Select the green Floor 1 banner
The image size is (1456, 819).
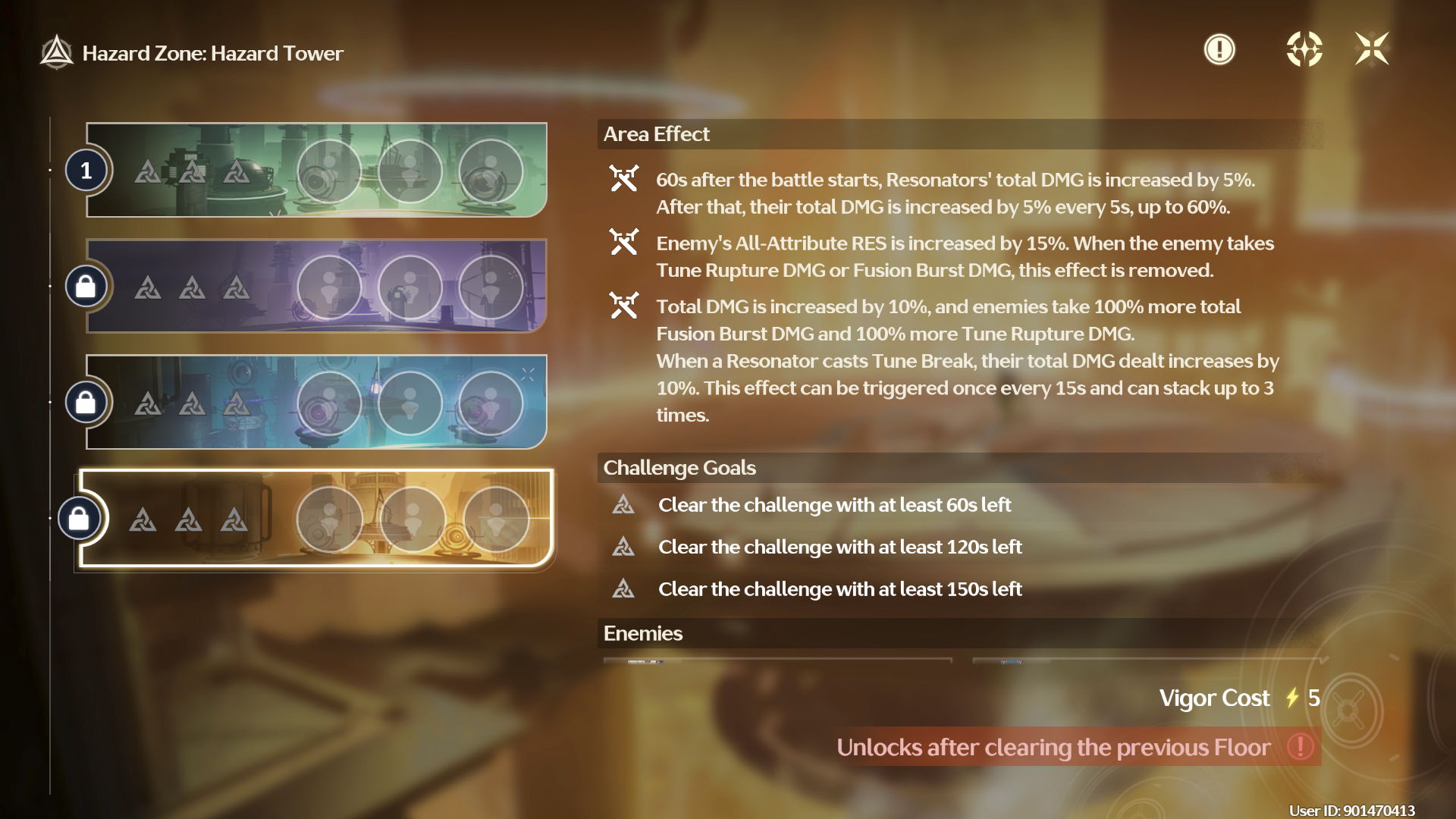[x=316, y=170]
